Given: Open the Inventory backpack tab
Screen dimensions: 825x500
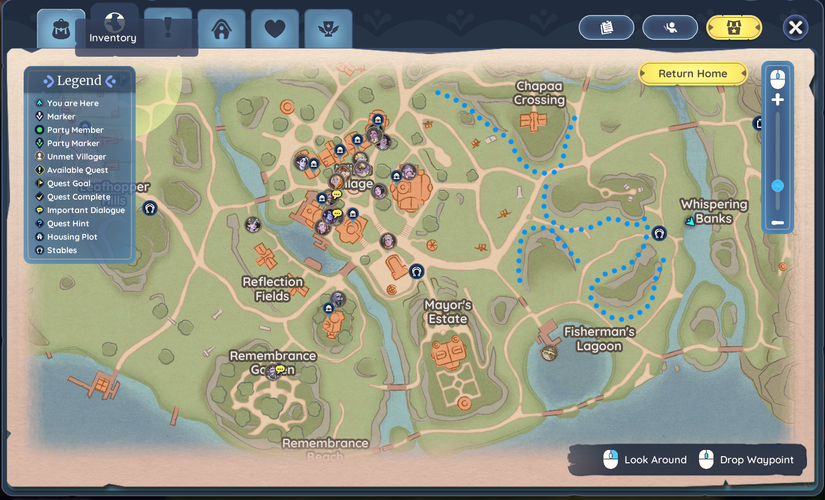Looking at the screenshot, I should coord(62,28).
